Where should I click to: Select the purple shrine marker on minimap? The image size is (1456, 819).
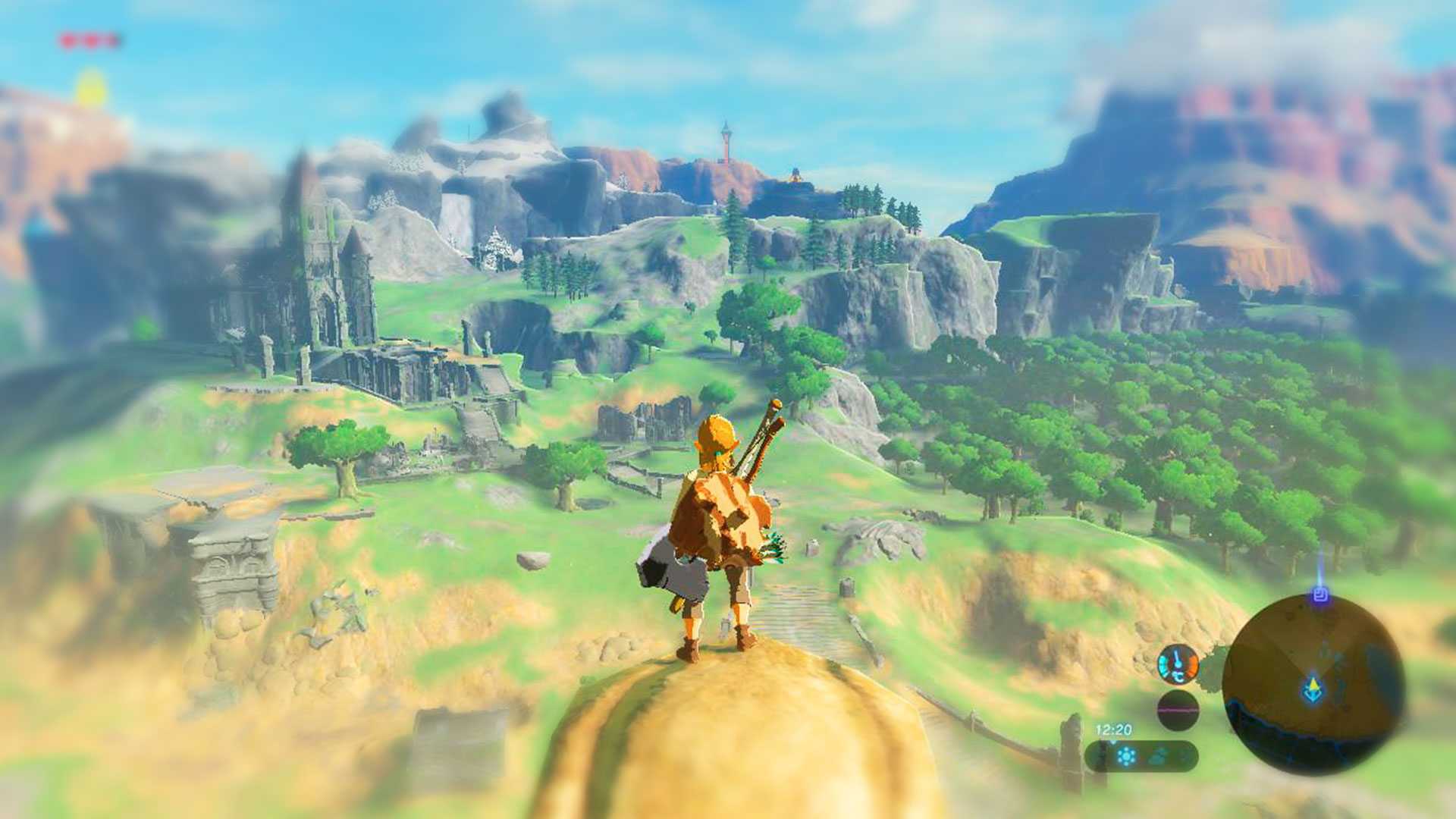pyautogui.click(x=1320, y=595)
